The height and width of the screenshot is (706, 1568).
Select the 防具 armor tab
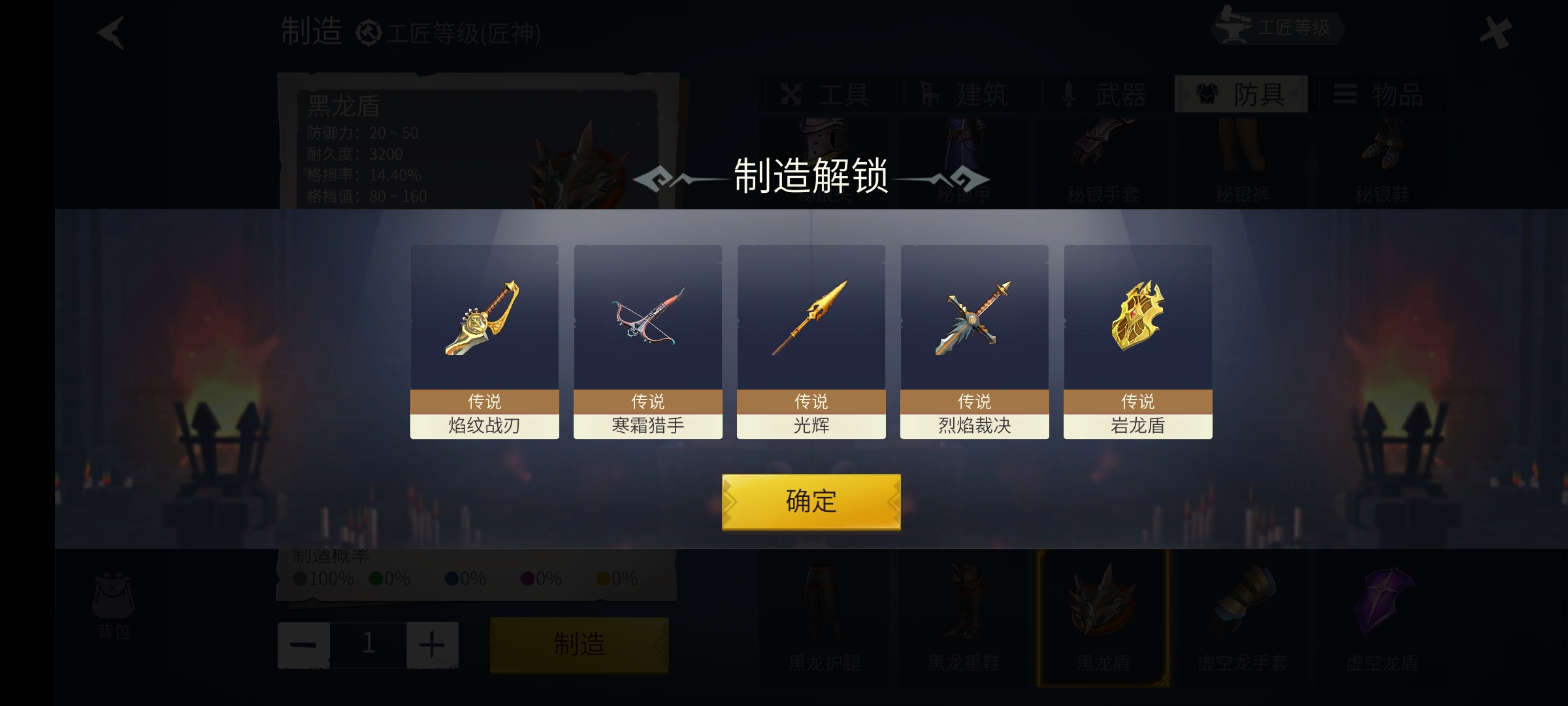(x=1241, y=95)
